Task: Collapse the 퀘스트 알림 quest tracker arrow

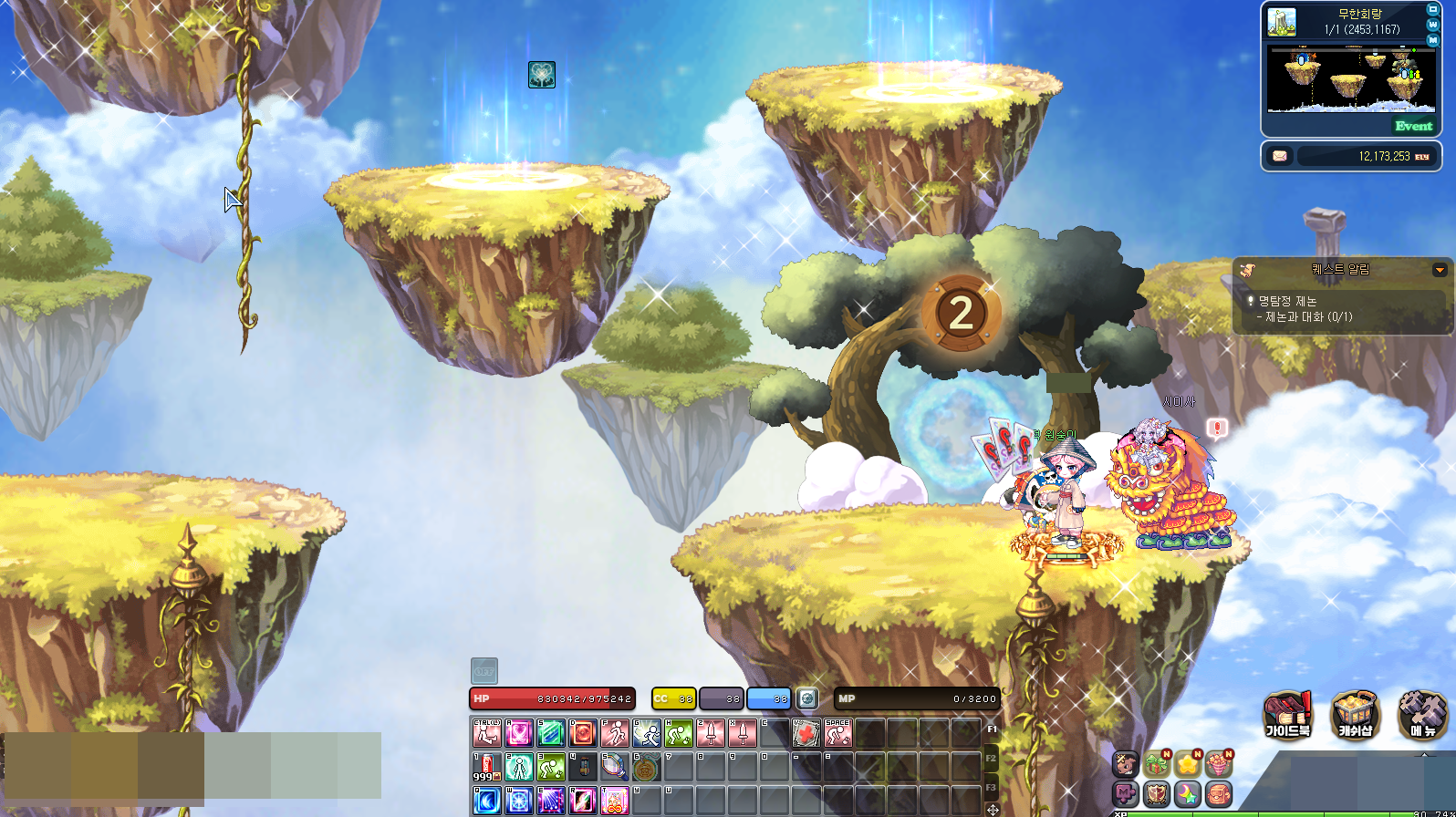Action: point(1440,270)
